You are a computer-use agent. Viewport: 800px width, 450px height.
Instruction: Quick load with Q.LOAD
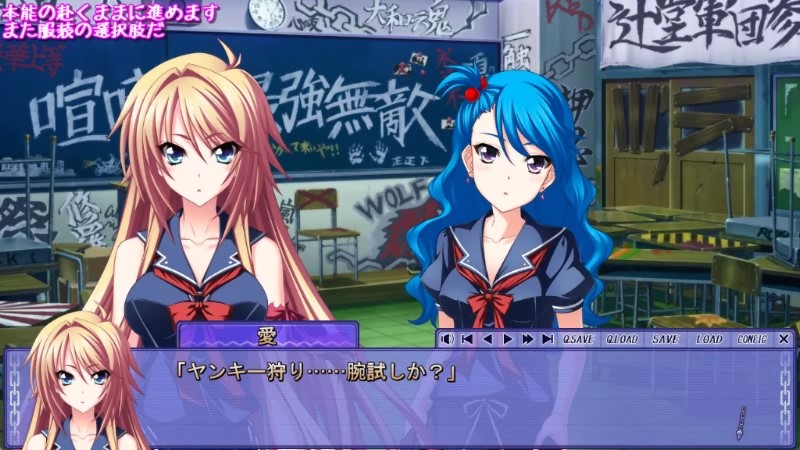pos(622,339)
